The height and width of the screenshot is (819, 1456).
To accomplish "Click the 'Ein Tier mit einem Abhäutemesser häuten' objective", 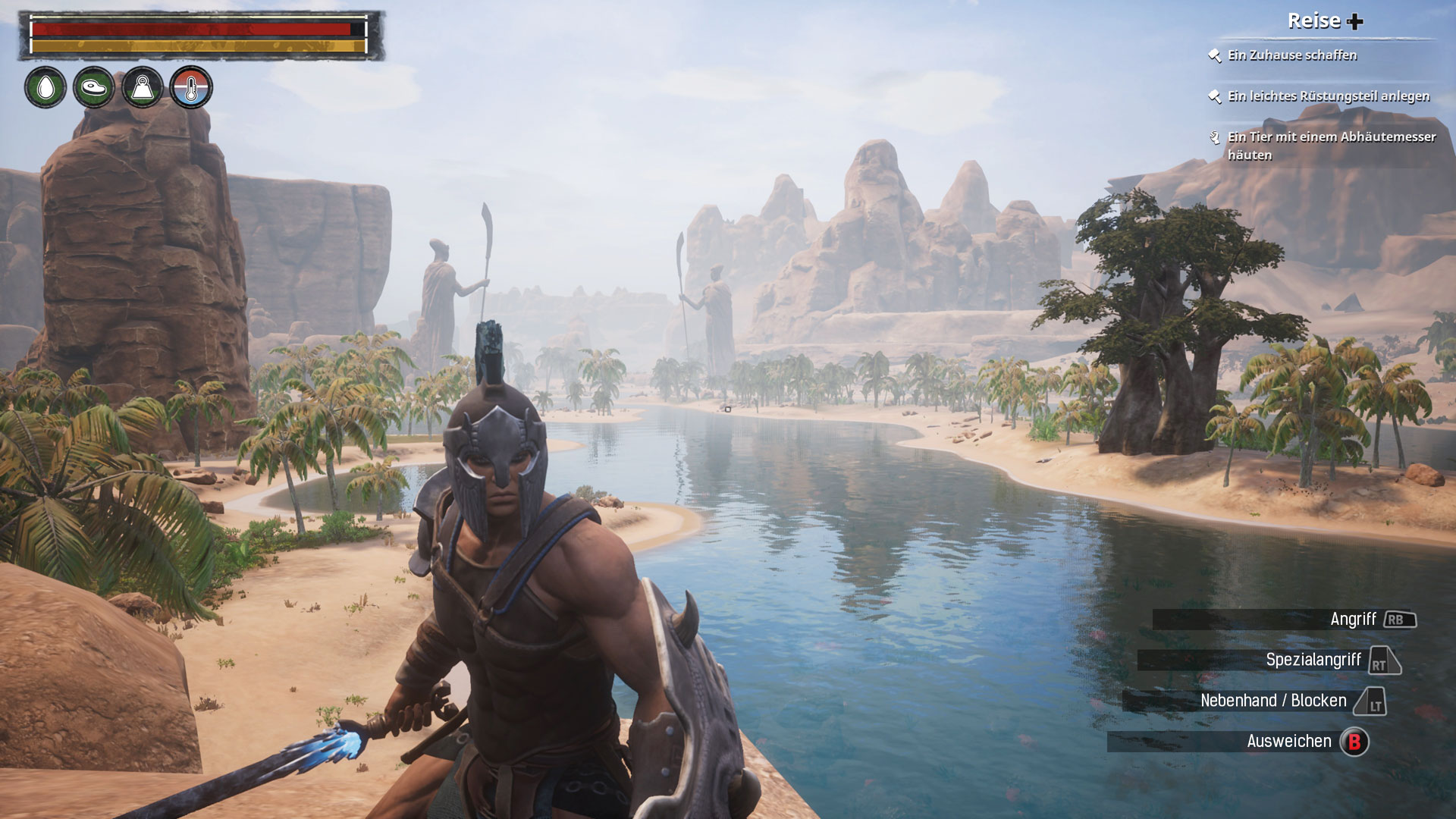I will click(x=1331, y=146).
